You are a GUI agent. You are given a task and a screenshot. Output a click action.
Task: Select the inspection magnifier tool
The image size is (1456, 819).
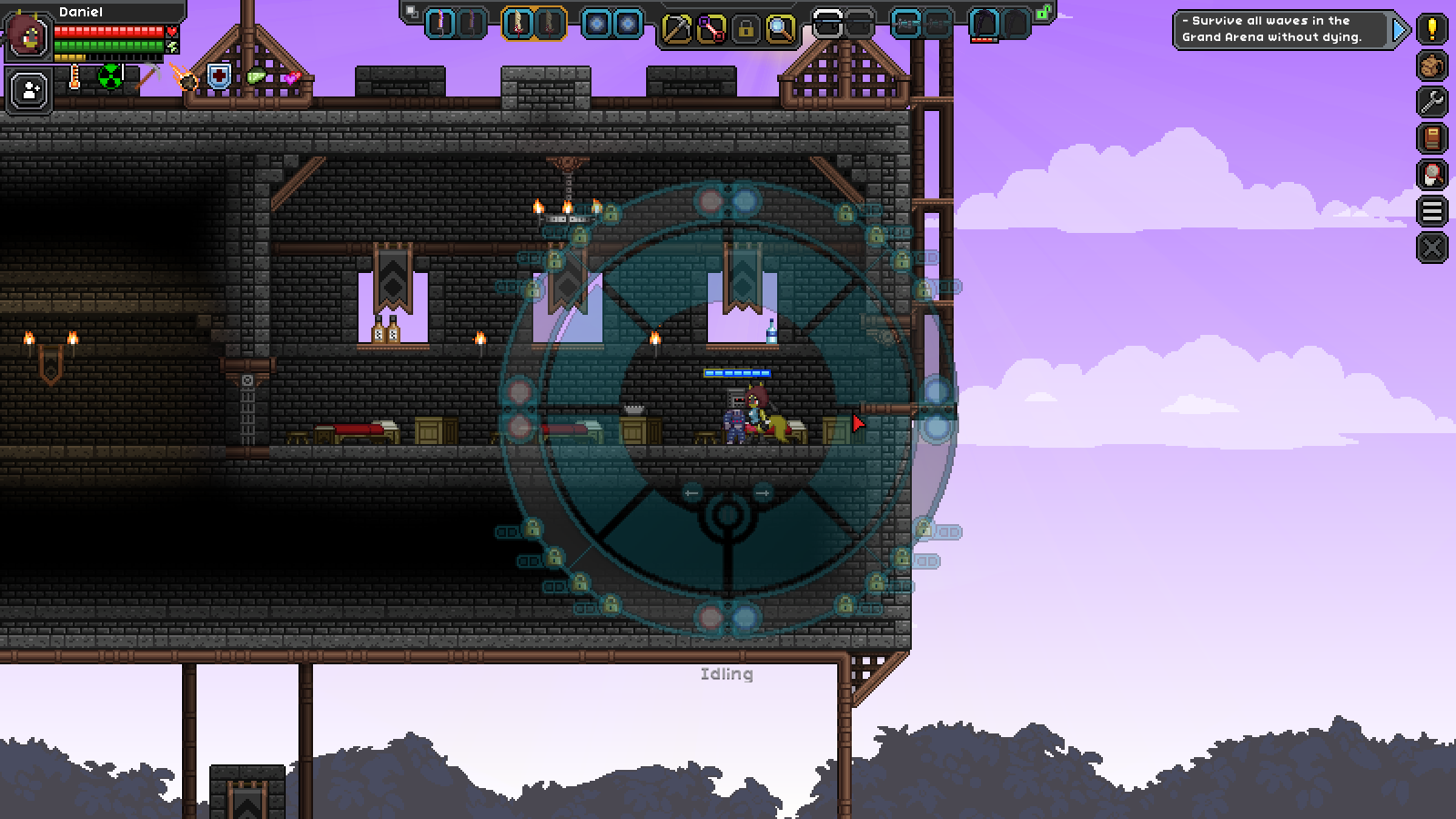pos(779,28)
